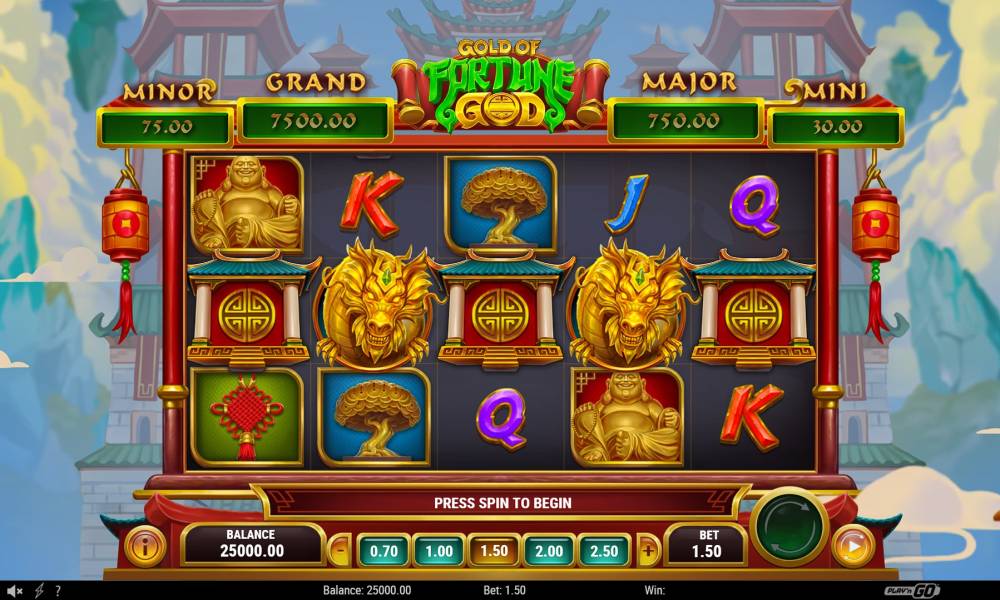
Task: Choose the 1.00 bet value
Action: coord(438,550)
